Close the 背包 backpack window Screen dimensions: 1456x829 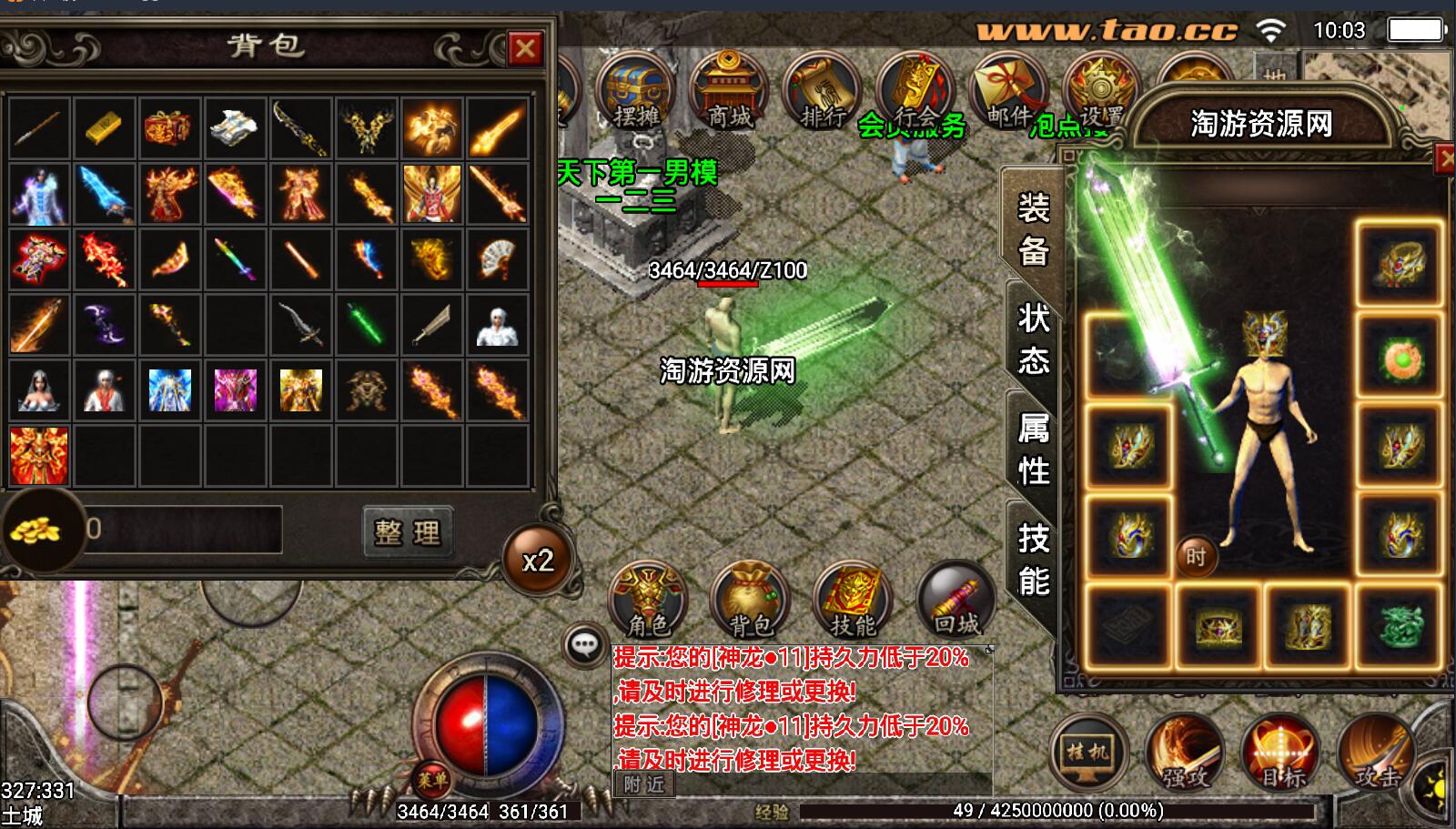pos(525,48)
